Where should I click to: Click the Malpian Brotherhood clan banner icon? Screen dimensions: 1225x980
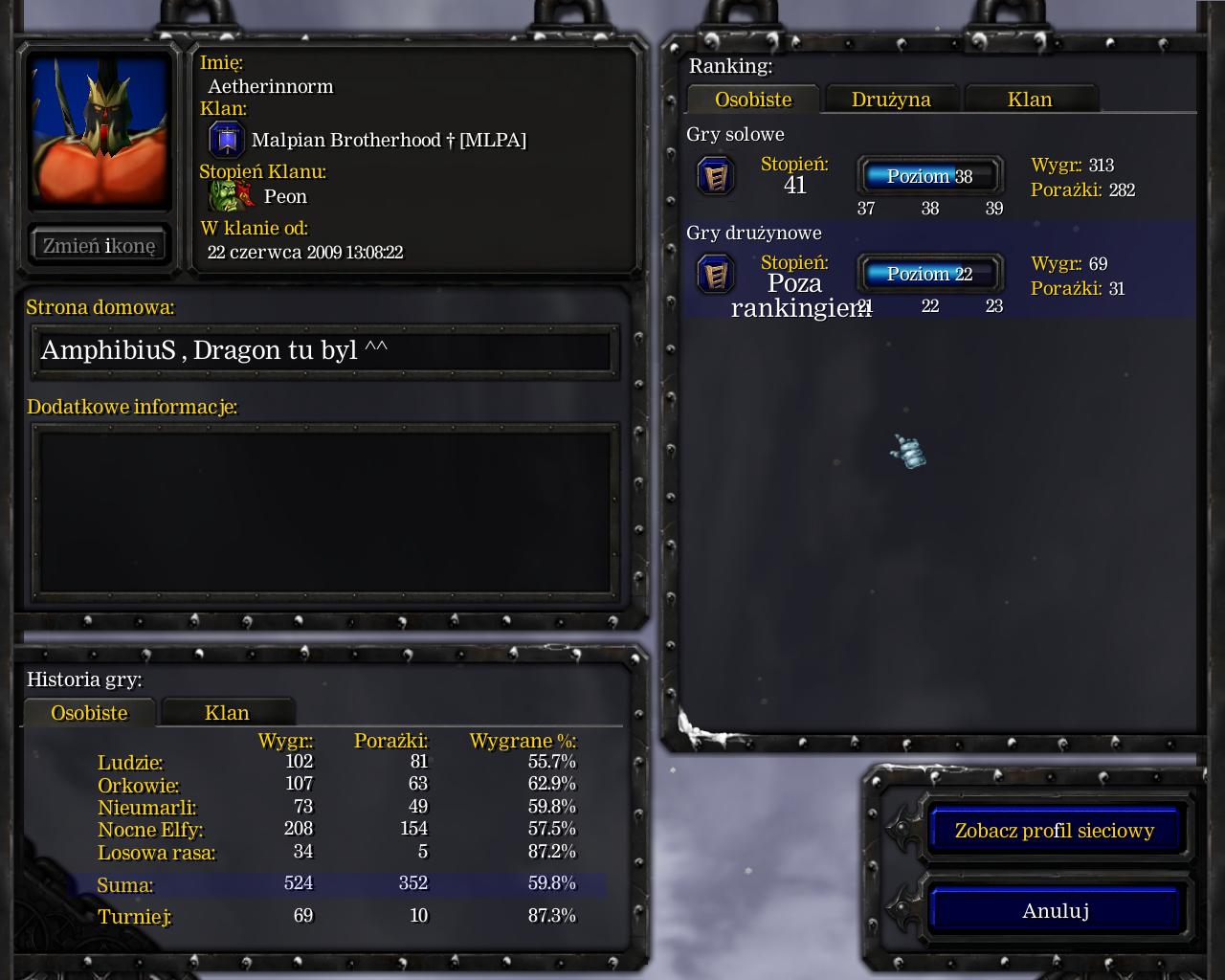tap(227, 140)
